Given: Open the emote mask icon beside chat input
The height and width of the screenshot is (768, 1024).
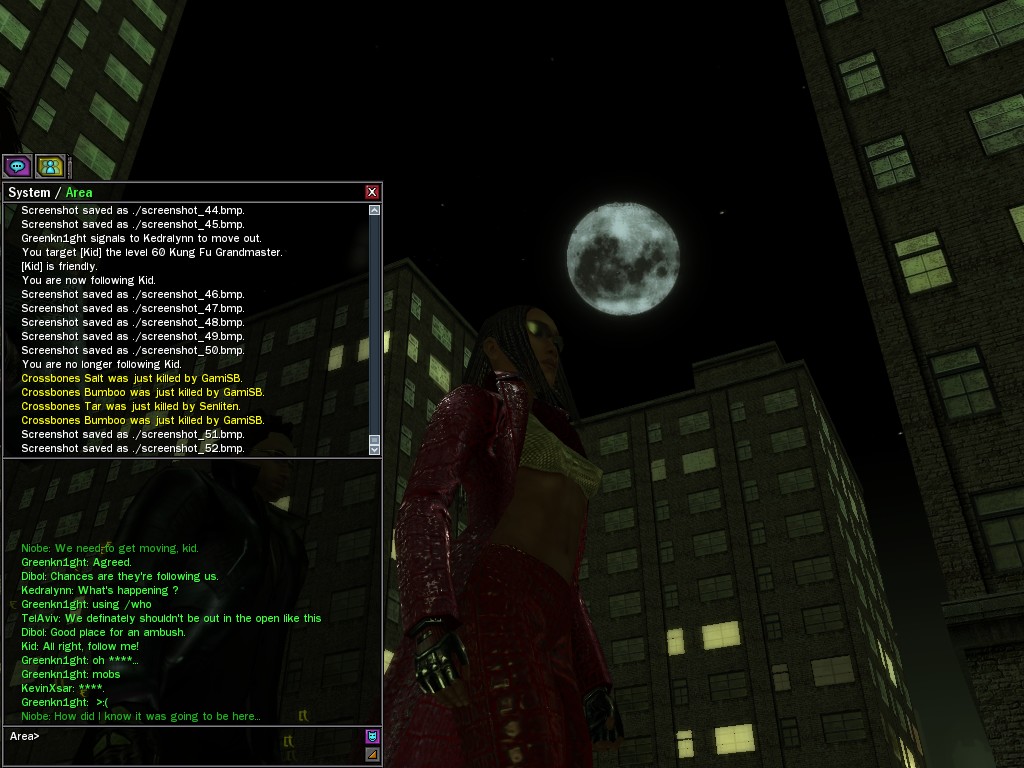Looking at the screenshot, I should 372,737.
